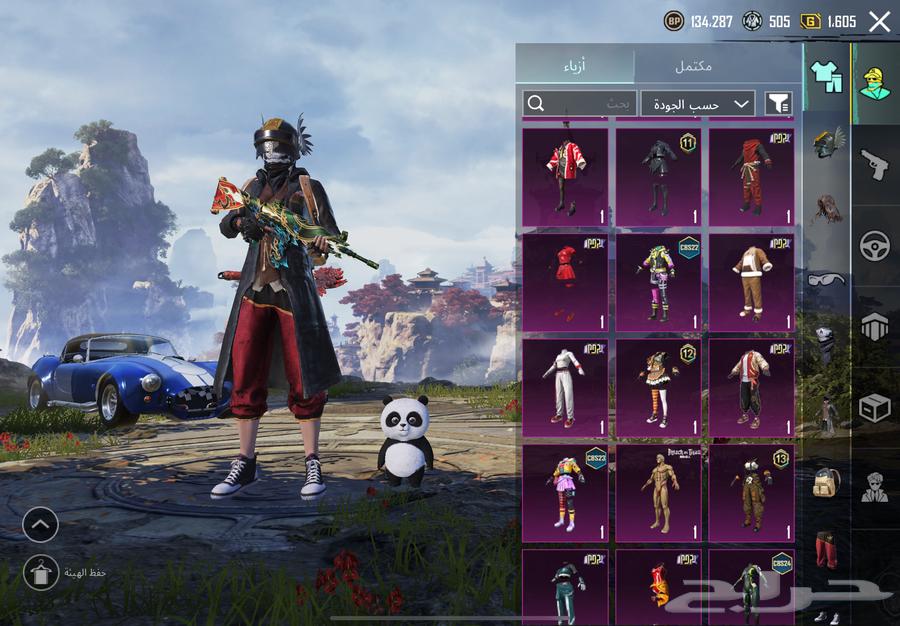Switch to the أزياء outfits tab
The width and height of the screenshot is (900, 626).
point(575,65)
